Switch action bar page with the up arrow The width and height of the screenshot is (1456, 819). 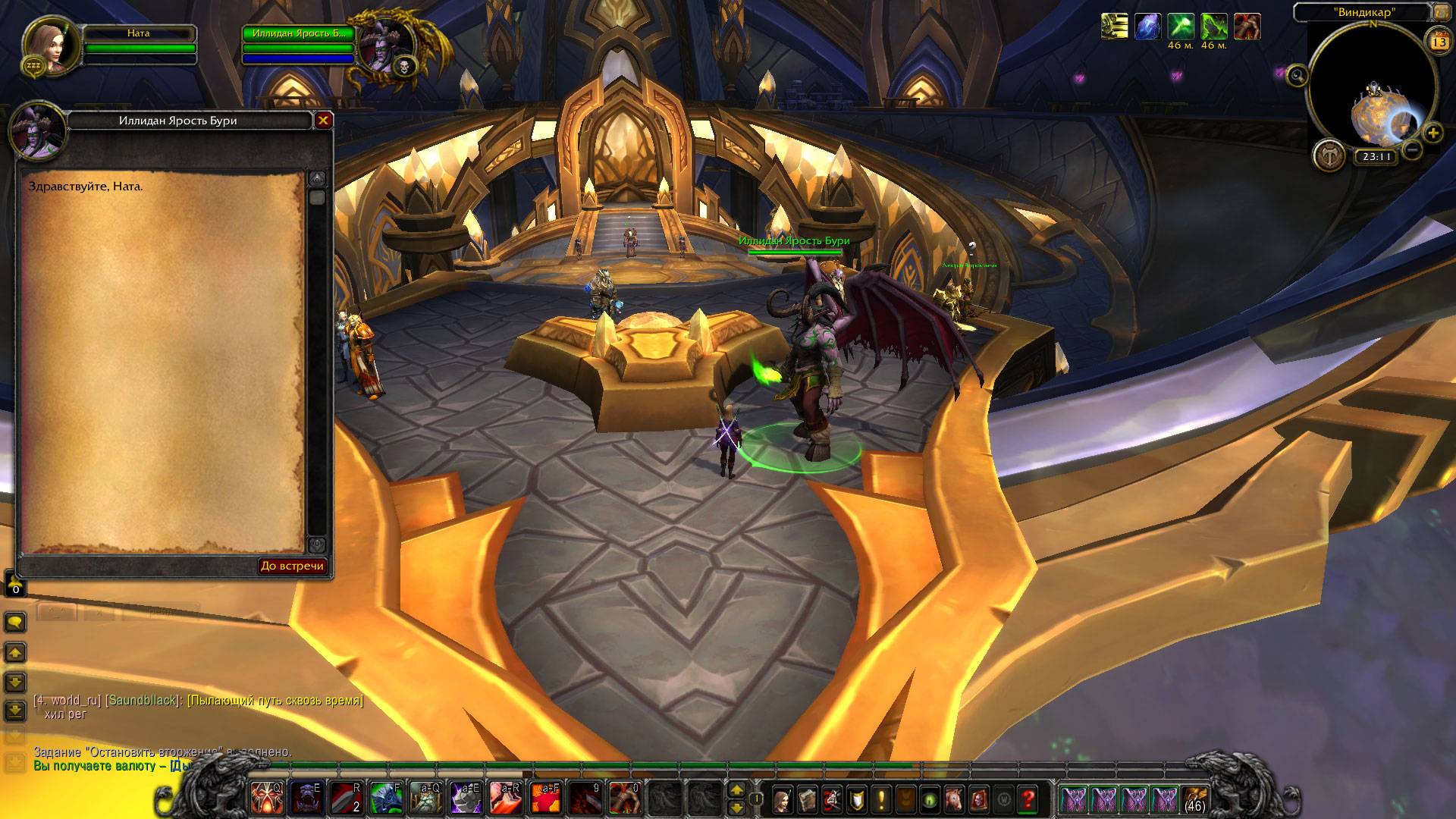[736, 789]
